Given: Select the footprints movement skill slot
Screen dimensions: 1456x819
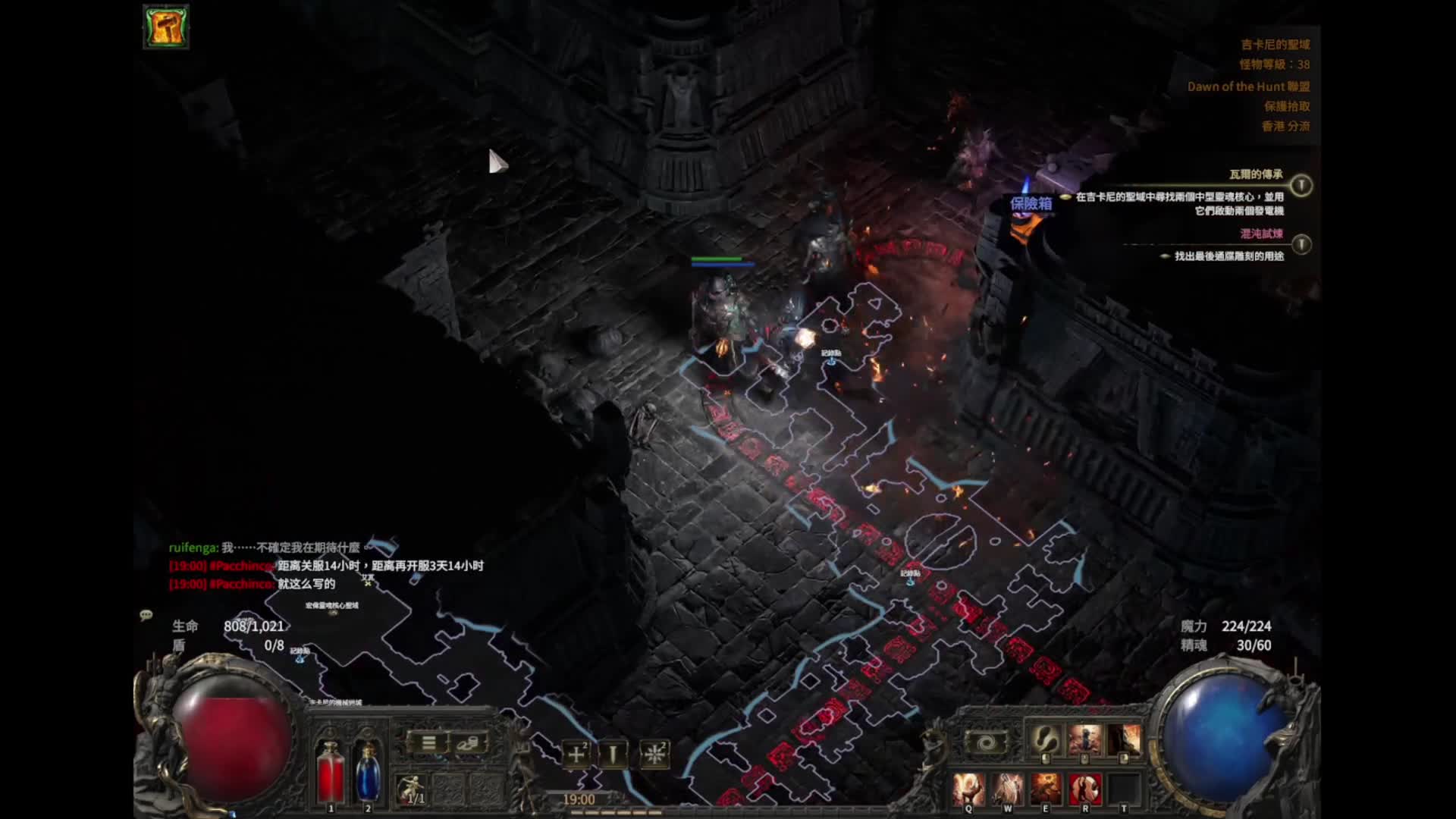Looking at the screenshot, I should pos(1046,740).
